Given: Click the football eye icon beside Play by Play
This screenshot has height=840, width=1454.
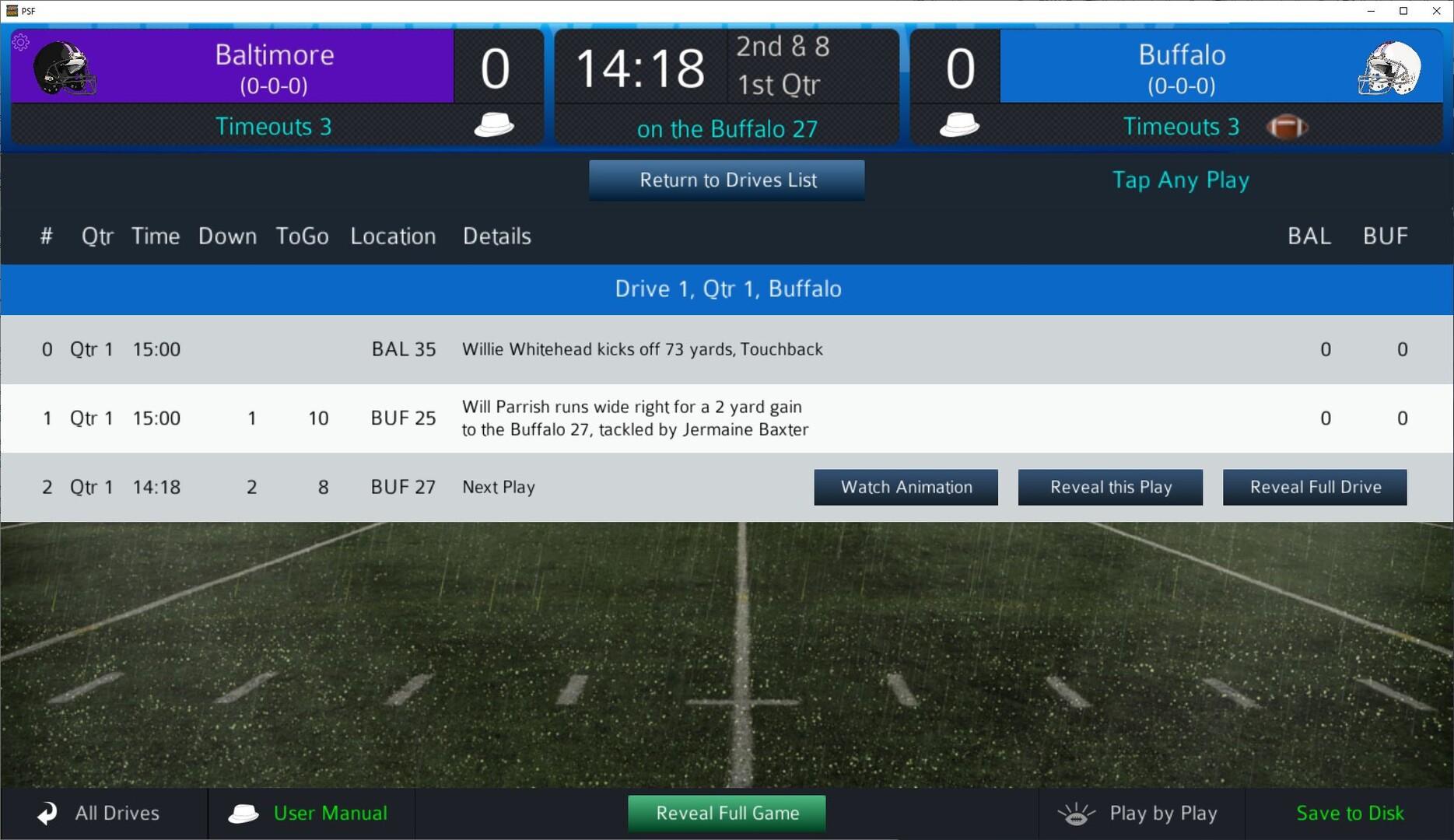Looking at the screenshot, I should [x=1076, y=813].
